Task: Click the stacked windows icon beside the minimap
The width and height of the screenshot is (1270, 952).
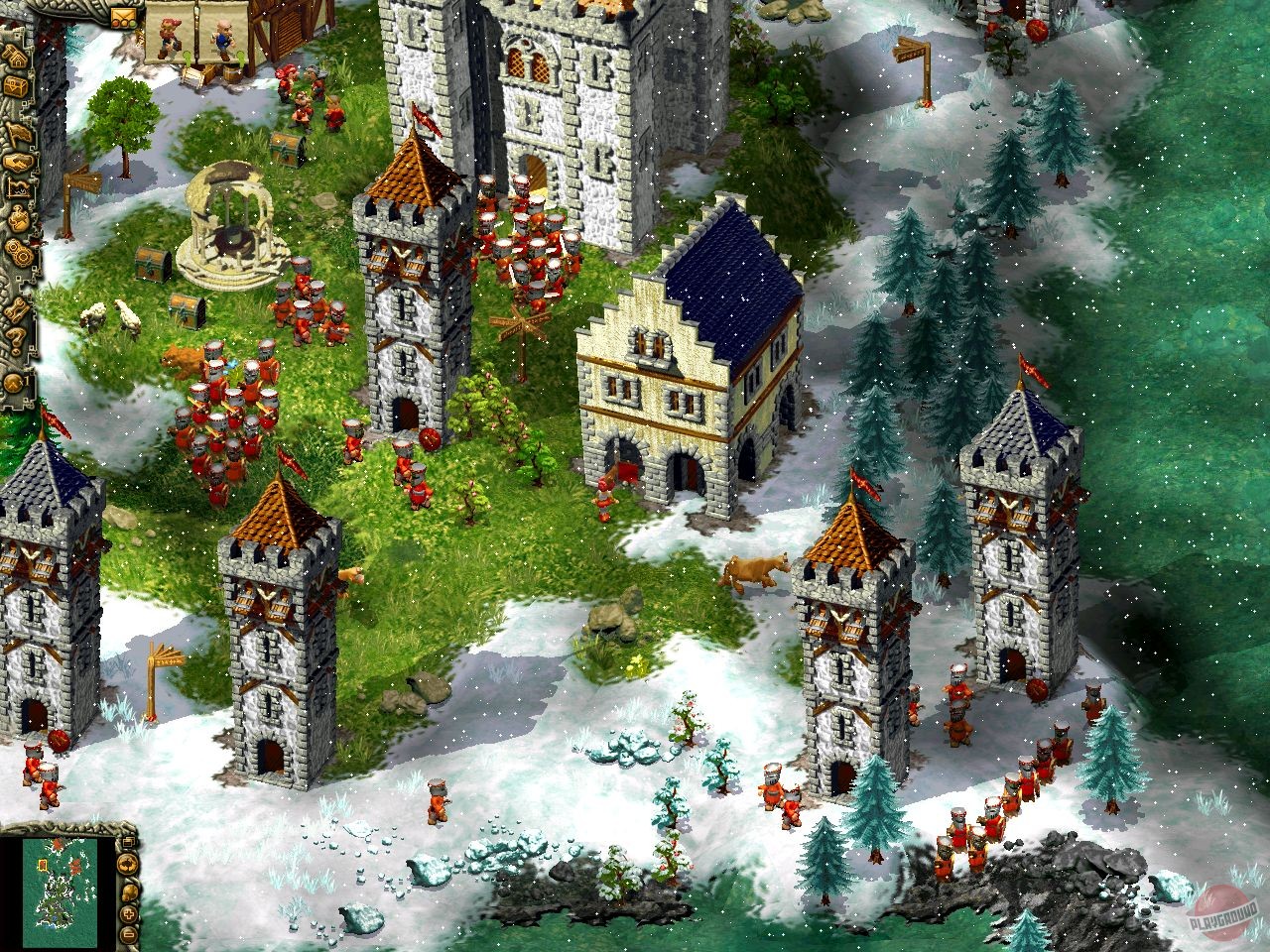Action: point(128,843)
